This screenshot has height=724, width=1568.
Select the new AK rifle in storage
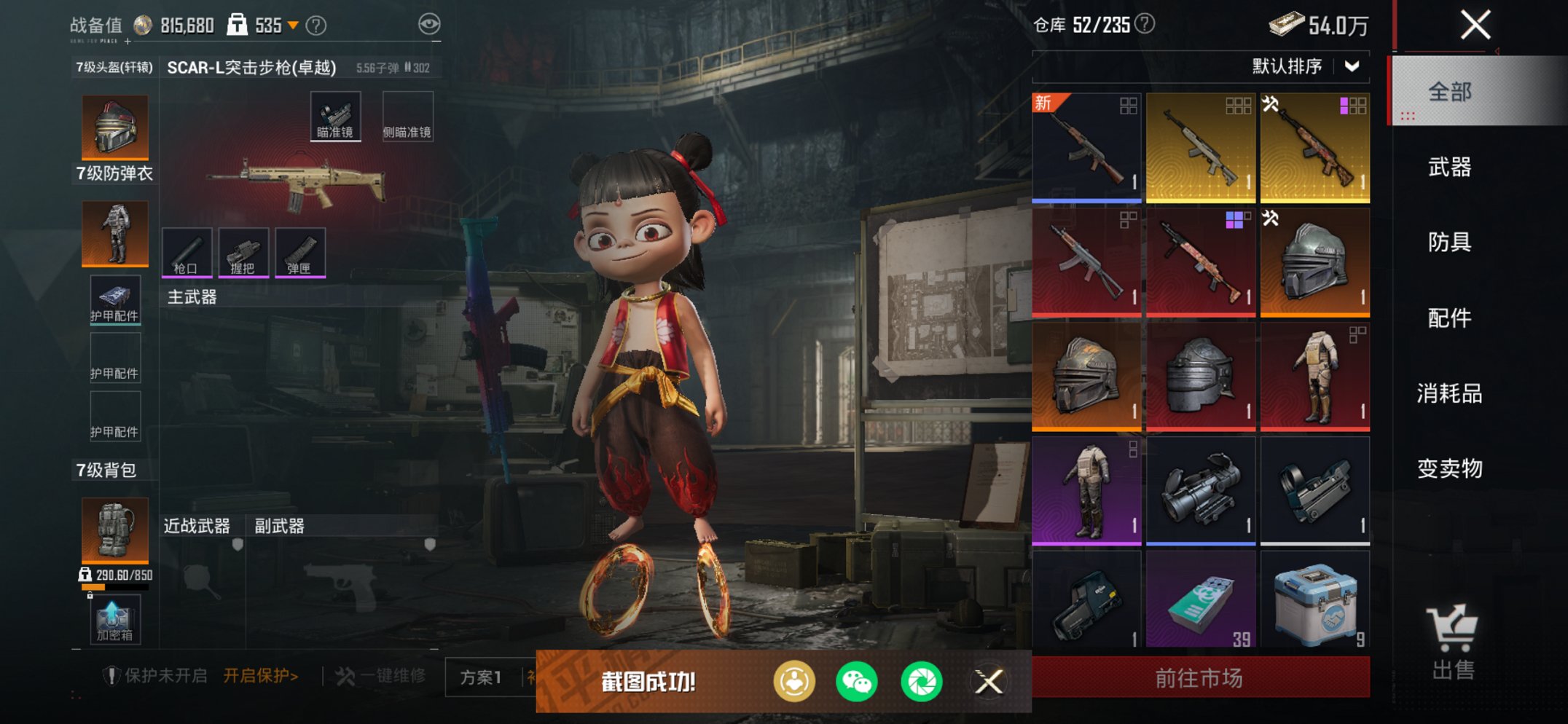(1086, 147)
